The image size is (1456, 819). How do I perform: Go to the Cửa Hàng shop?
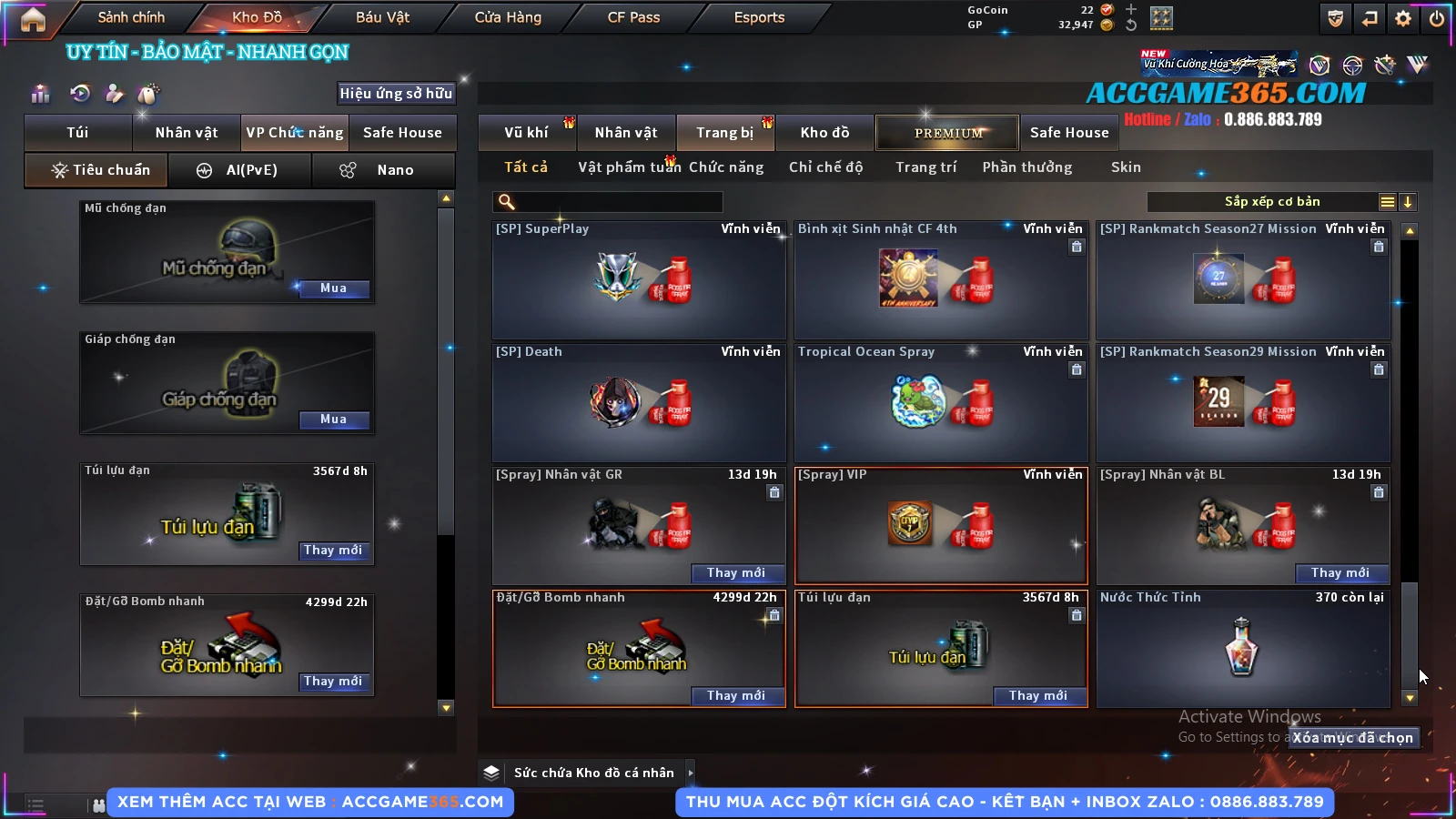[508, 17]
